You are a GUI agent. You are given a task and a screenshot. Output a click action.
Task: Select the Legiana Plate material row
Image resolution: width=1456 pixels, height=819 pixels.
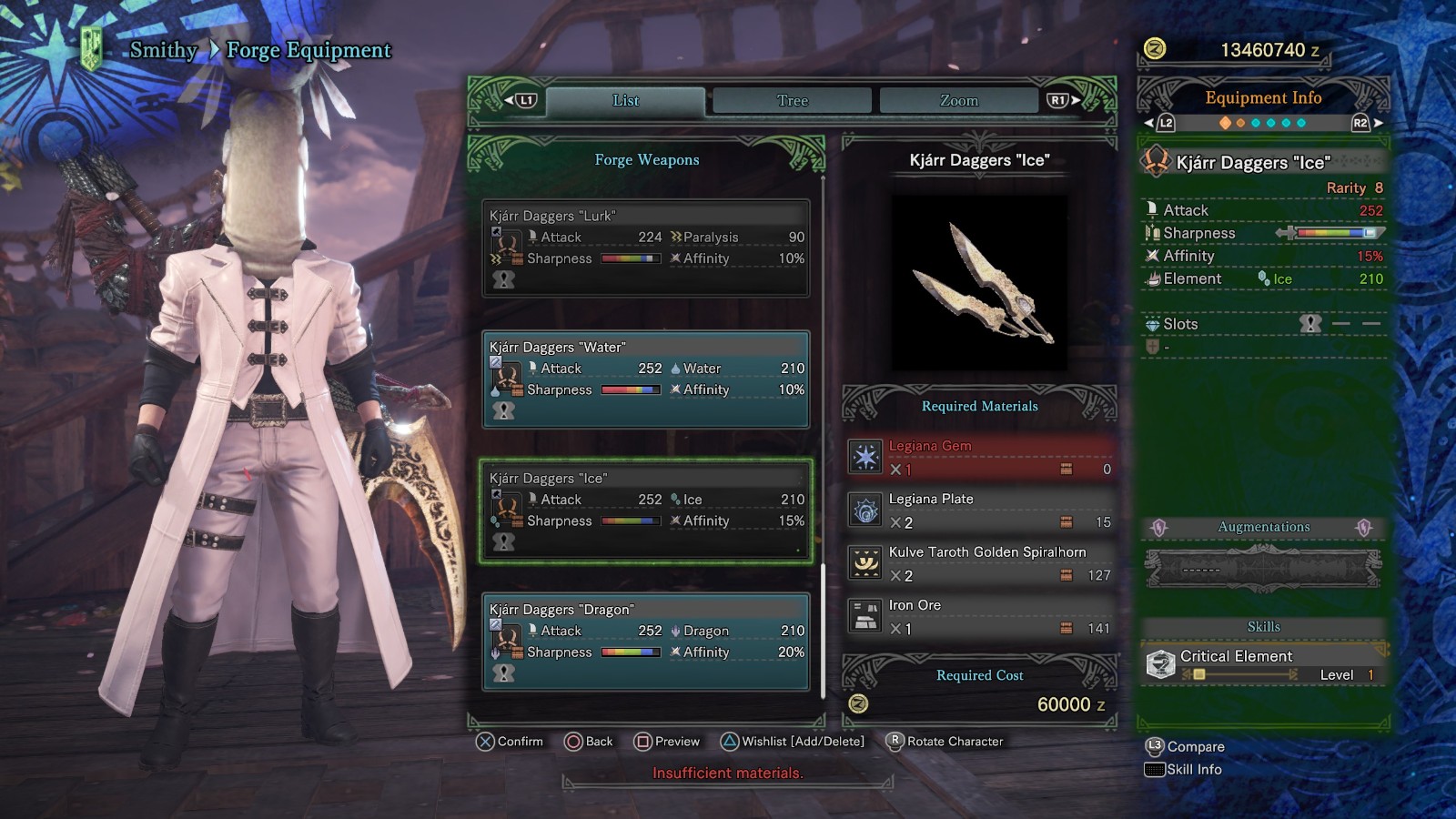click(980, 511)
